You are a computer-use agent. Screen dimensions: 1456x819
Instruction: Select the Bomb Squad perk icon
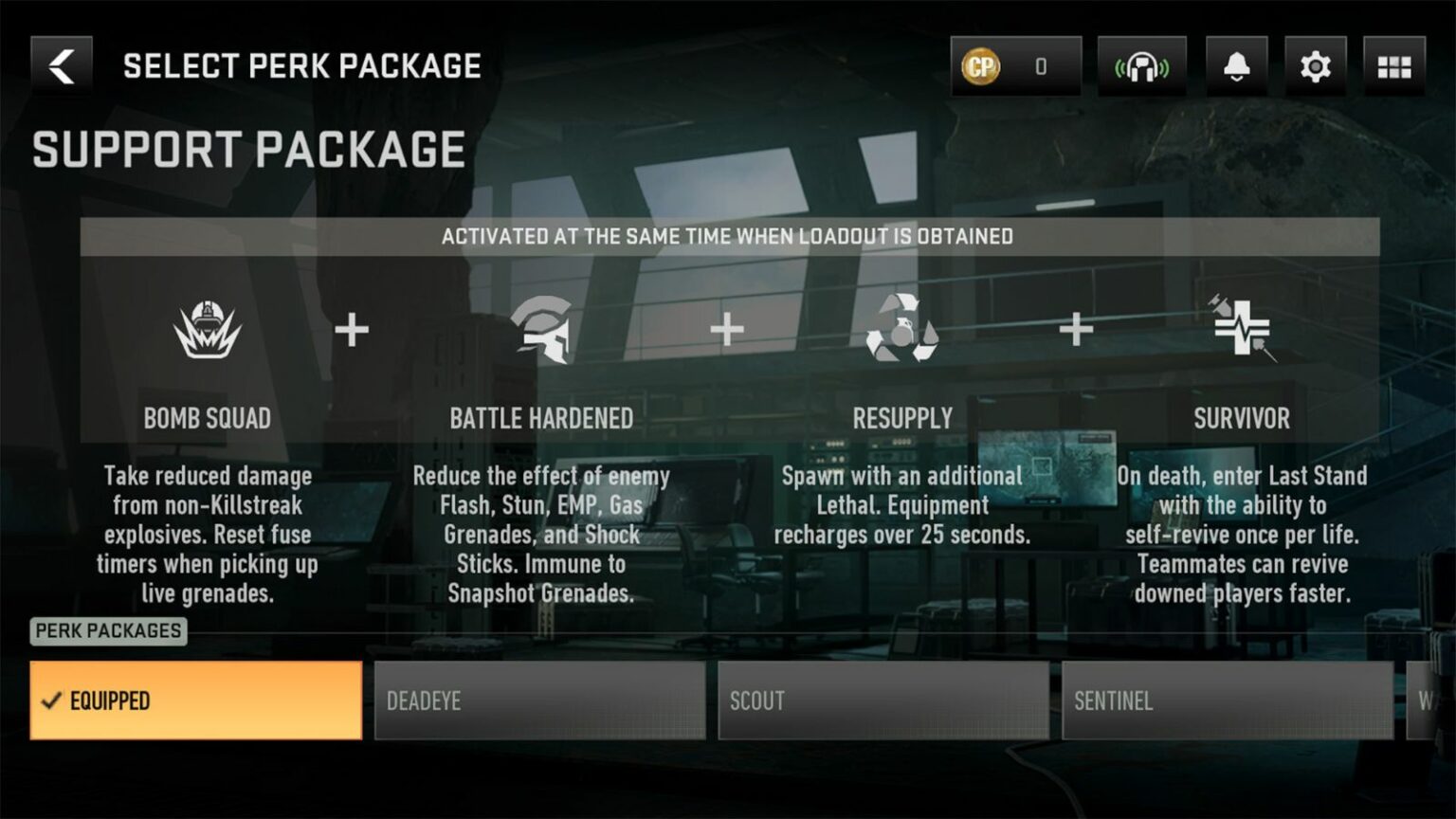pyautogui.click(x=206, y=327)
